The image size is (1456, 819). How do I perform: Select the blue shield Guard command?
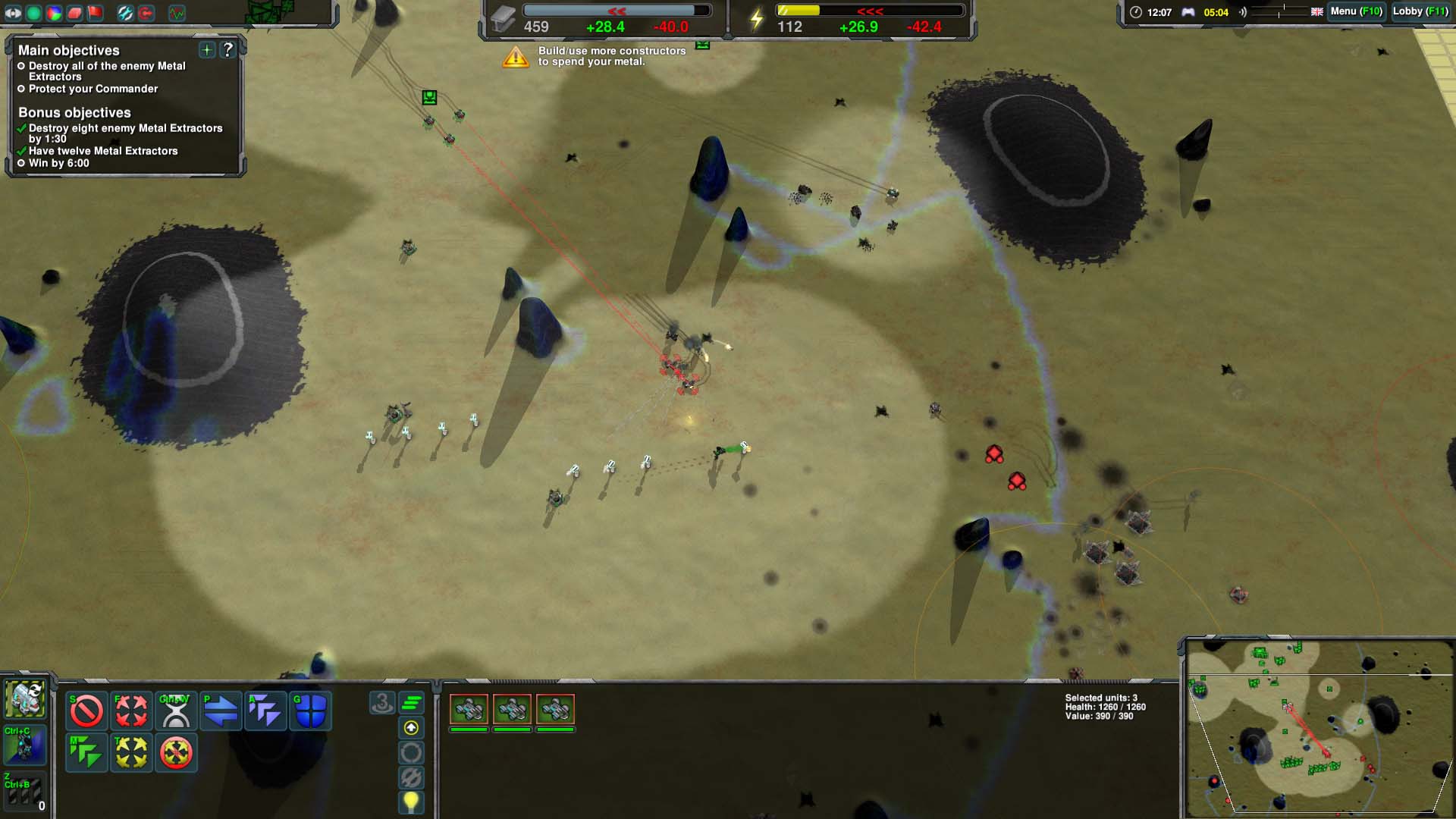click(310, 711)
